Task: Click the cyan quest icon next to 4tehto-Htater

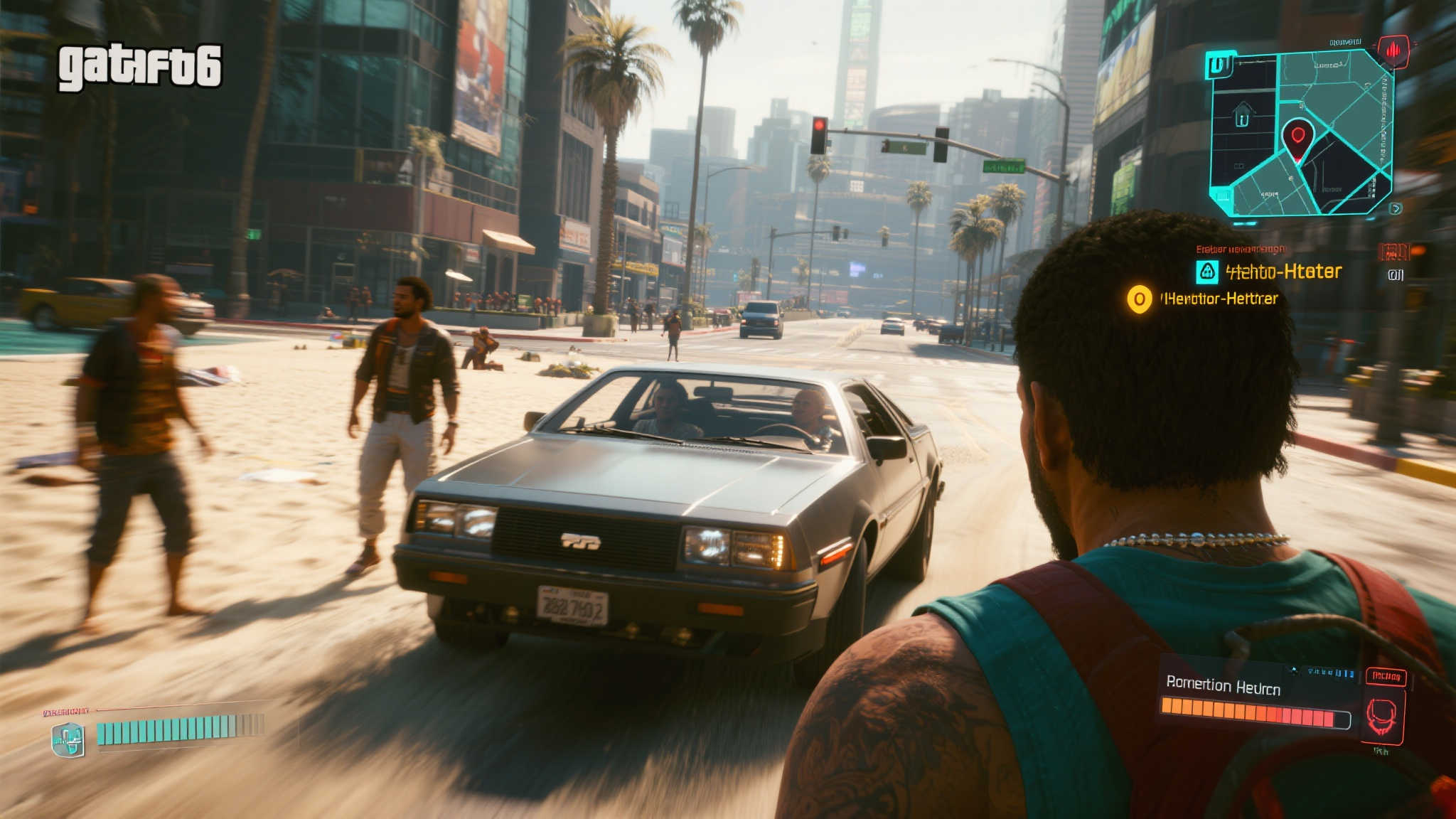Action: [x=1206, y=272]
